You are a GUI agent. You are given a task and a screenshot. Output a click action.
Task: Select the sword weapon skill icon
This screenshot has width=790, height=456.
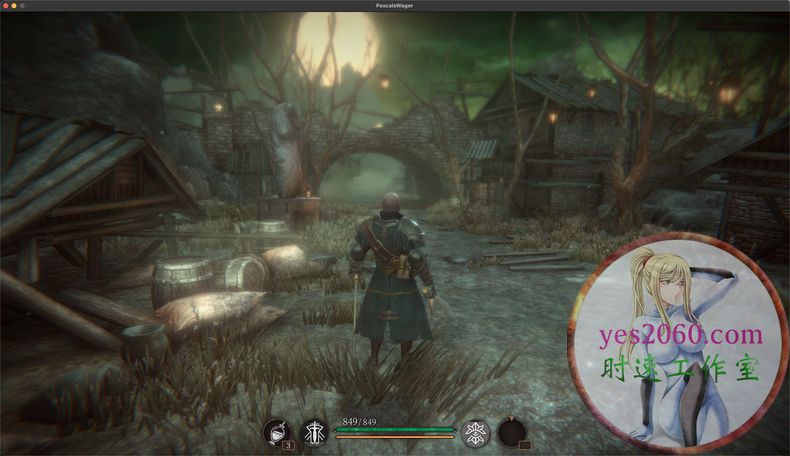point(315,432)
